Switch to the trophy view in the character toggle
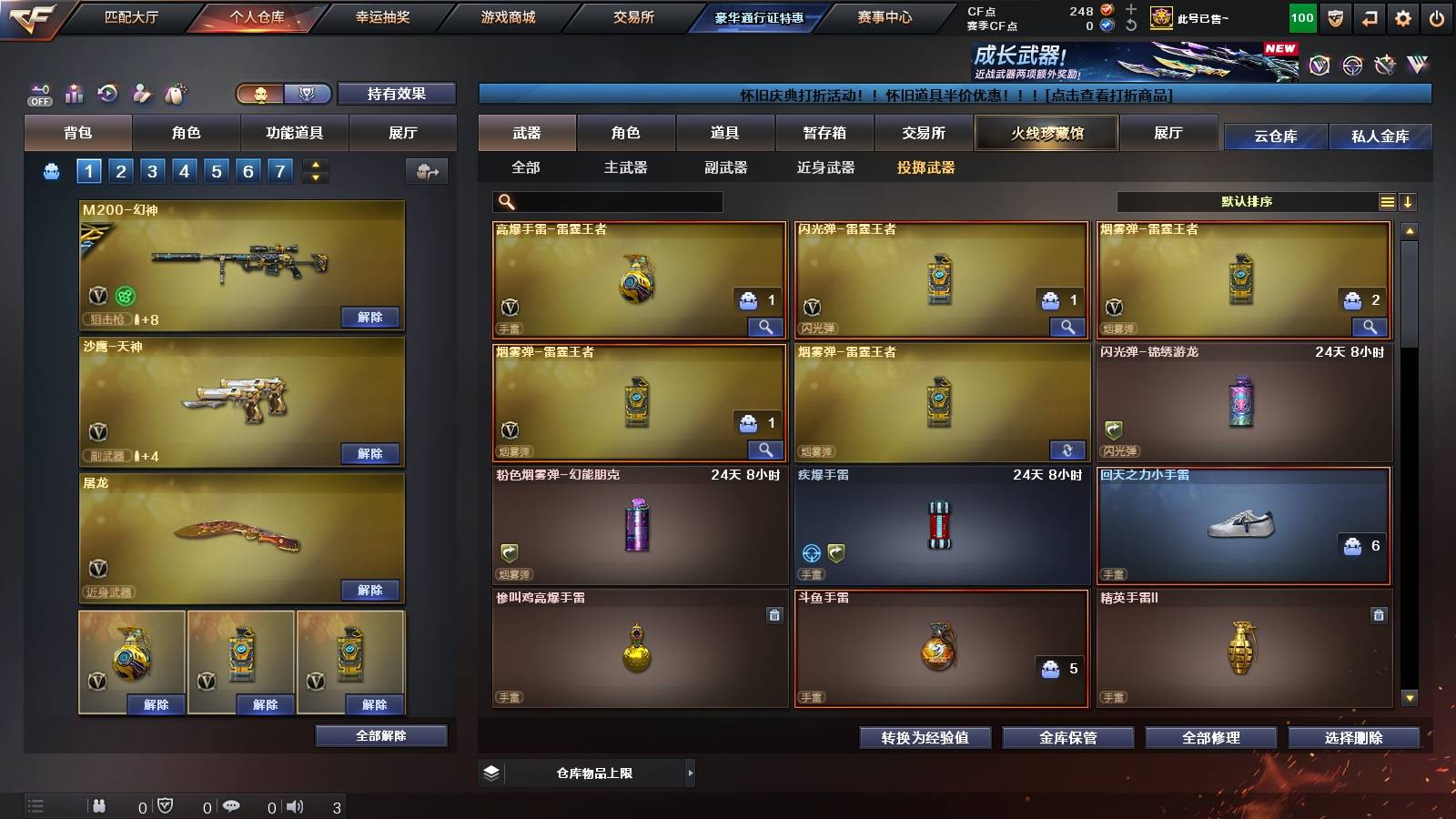This screenshot has width=1456, height=819. 307,94
